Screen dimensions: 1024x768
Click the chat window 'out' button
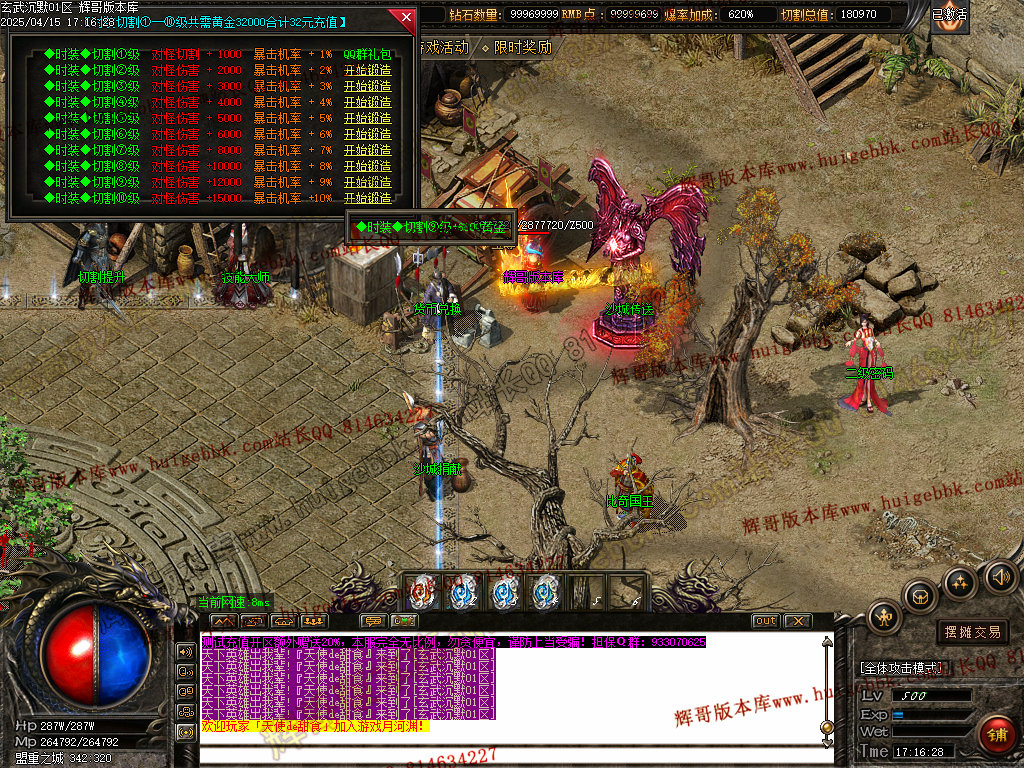tap(766, 621)
